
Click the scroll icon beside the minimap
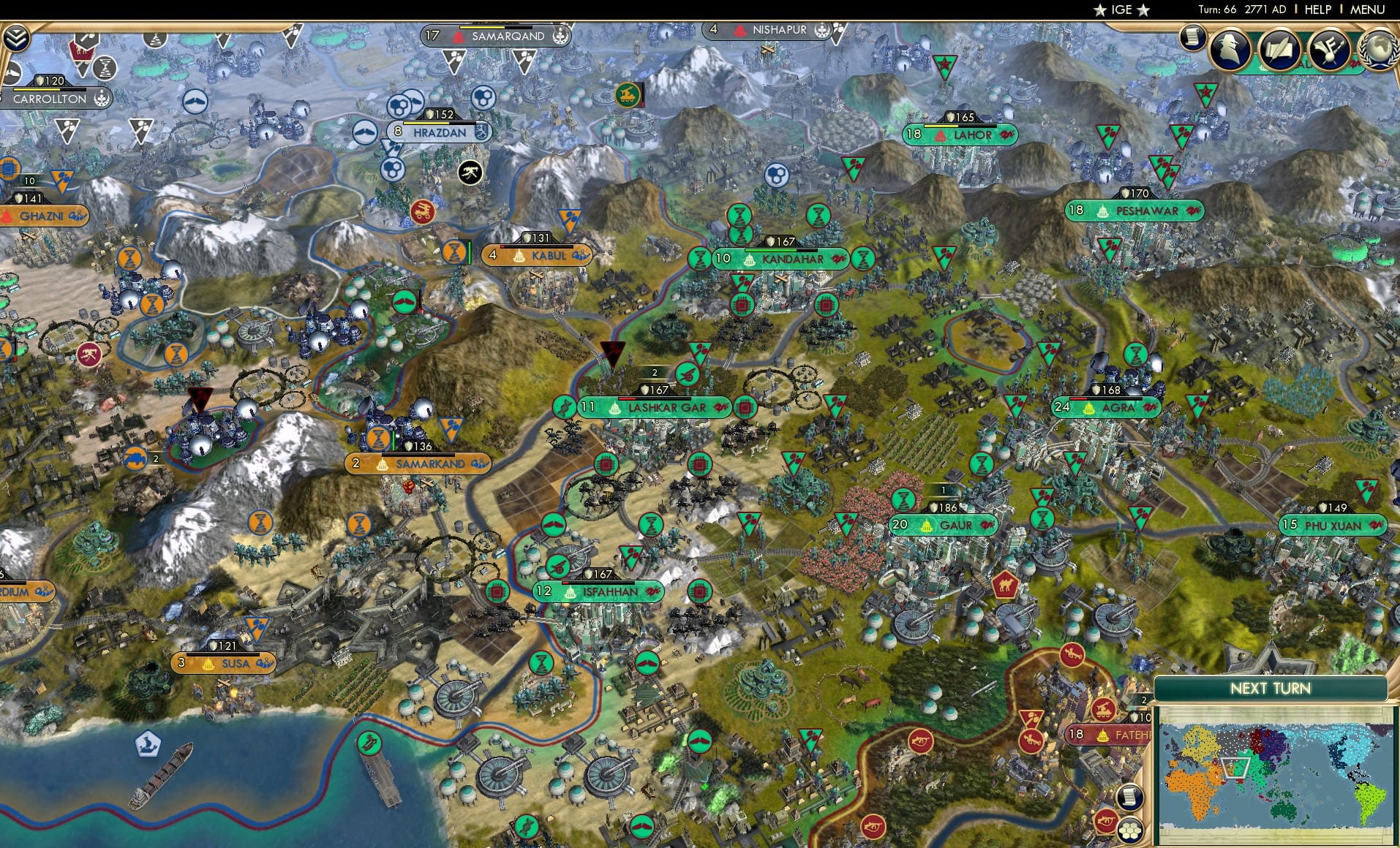point(1130,798)
